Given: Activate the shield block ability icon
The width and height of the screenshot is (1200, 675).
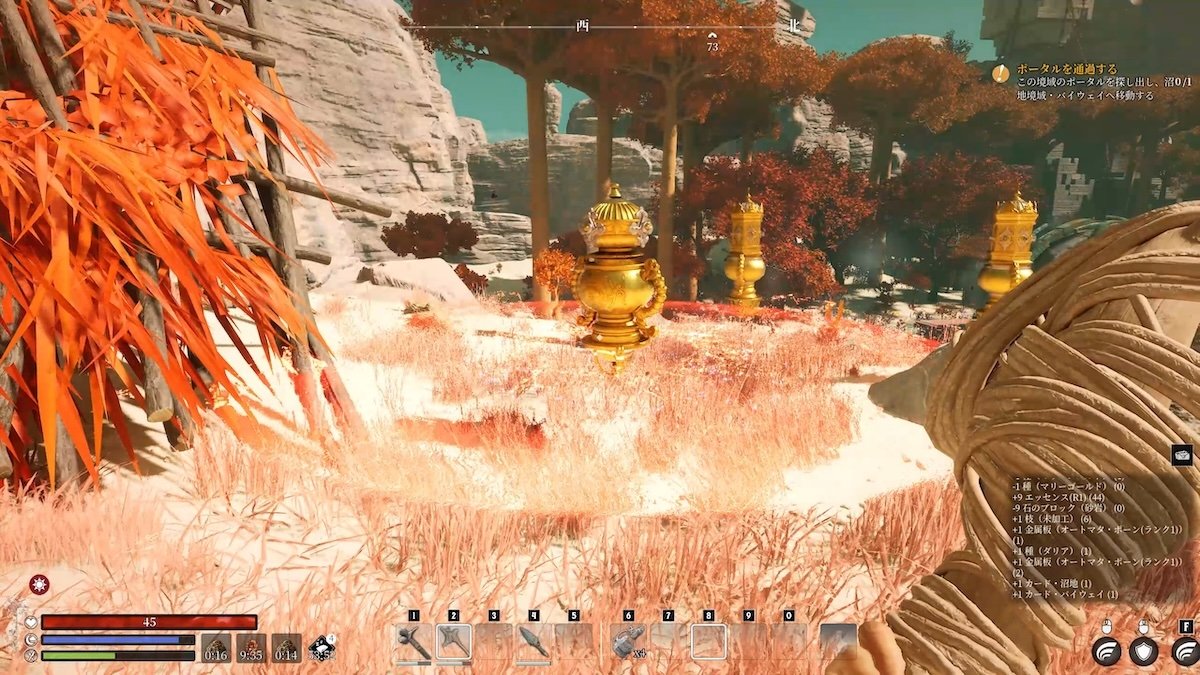Looking at the screenshot, I should [1144, 650].
